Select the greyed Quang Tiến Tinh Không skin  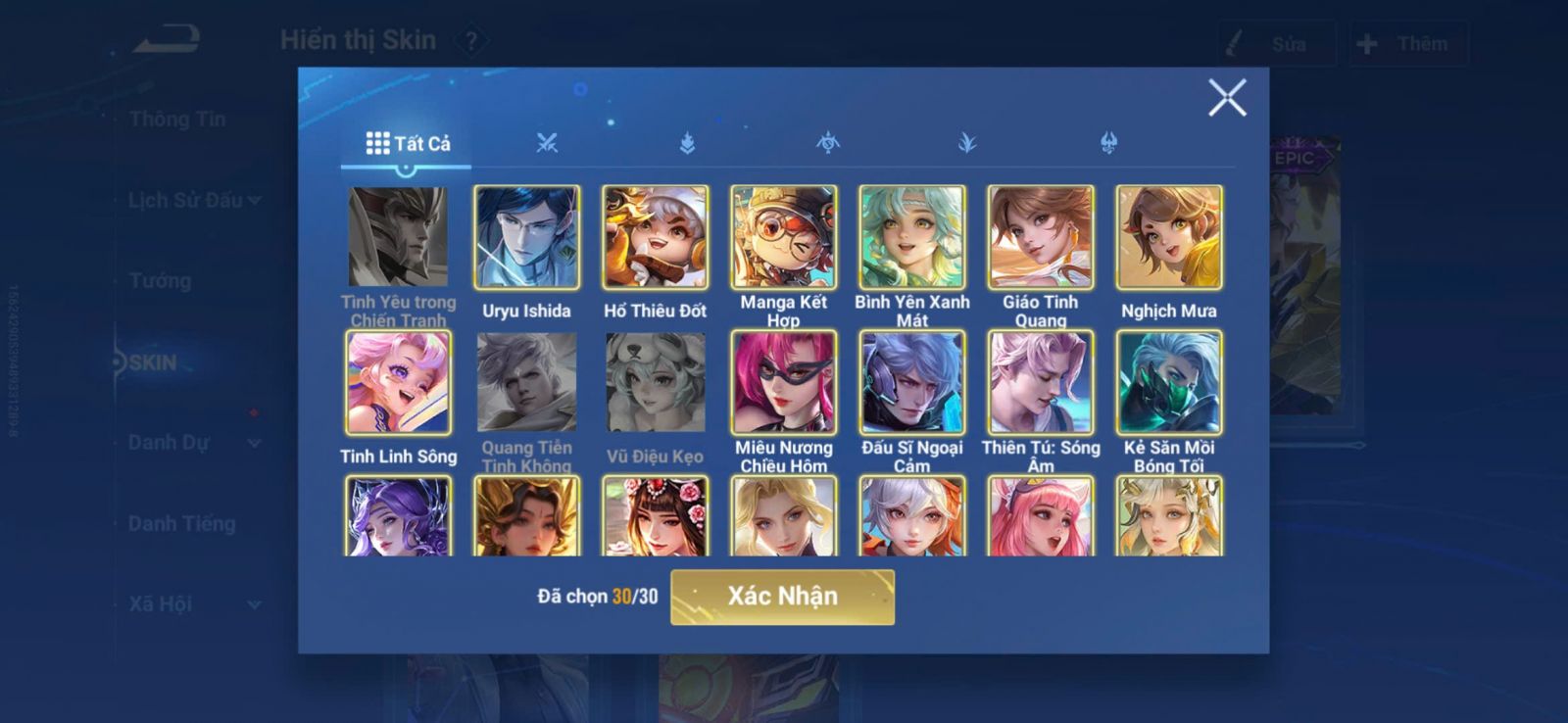point(526,382)
